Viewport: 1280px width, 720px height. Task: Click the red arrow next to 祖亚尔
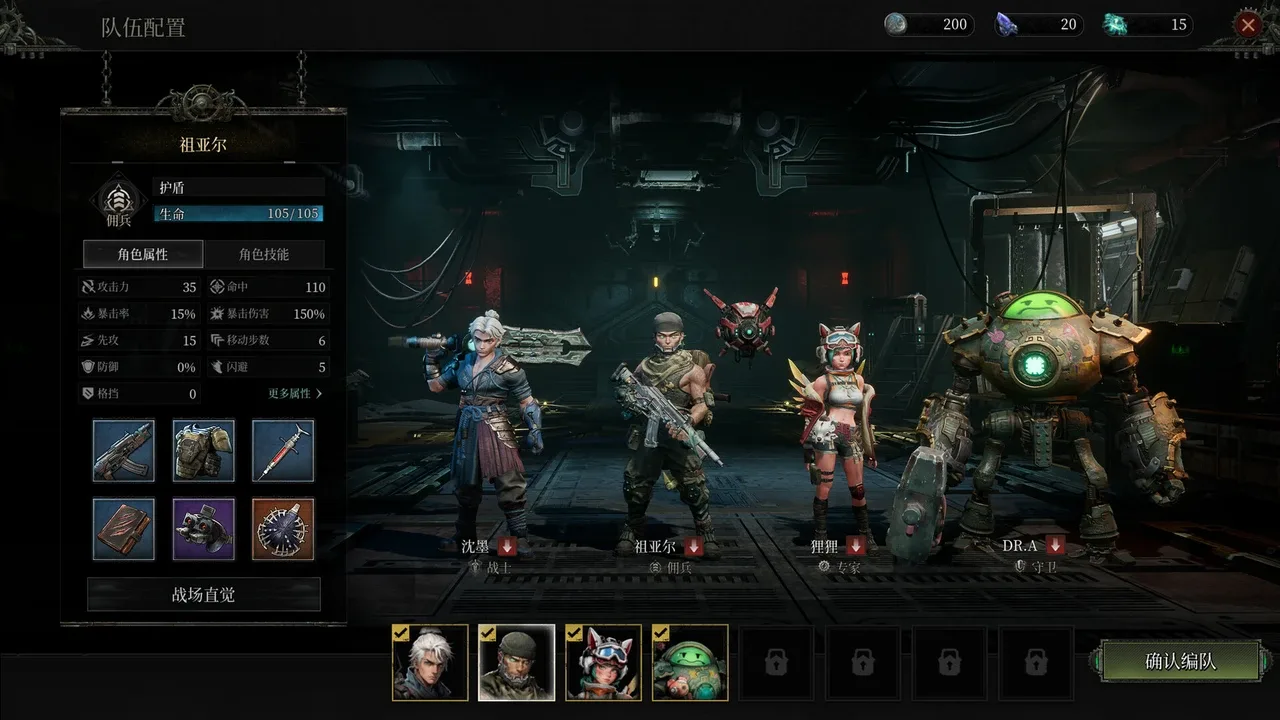pos(693,546)
